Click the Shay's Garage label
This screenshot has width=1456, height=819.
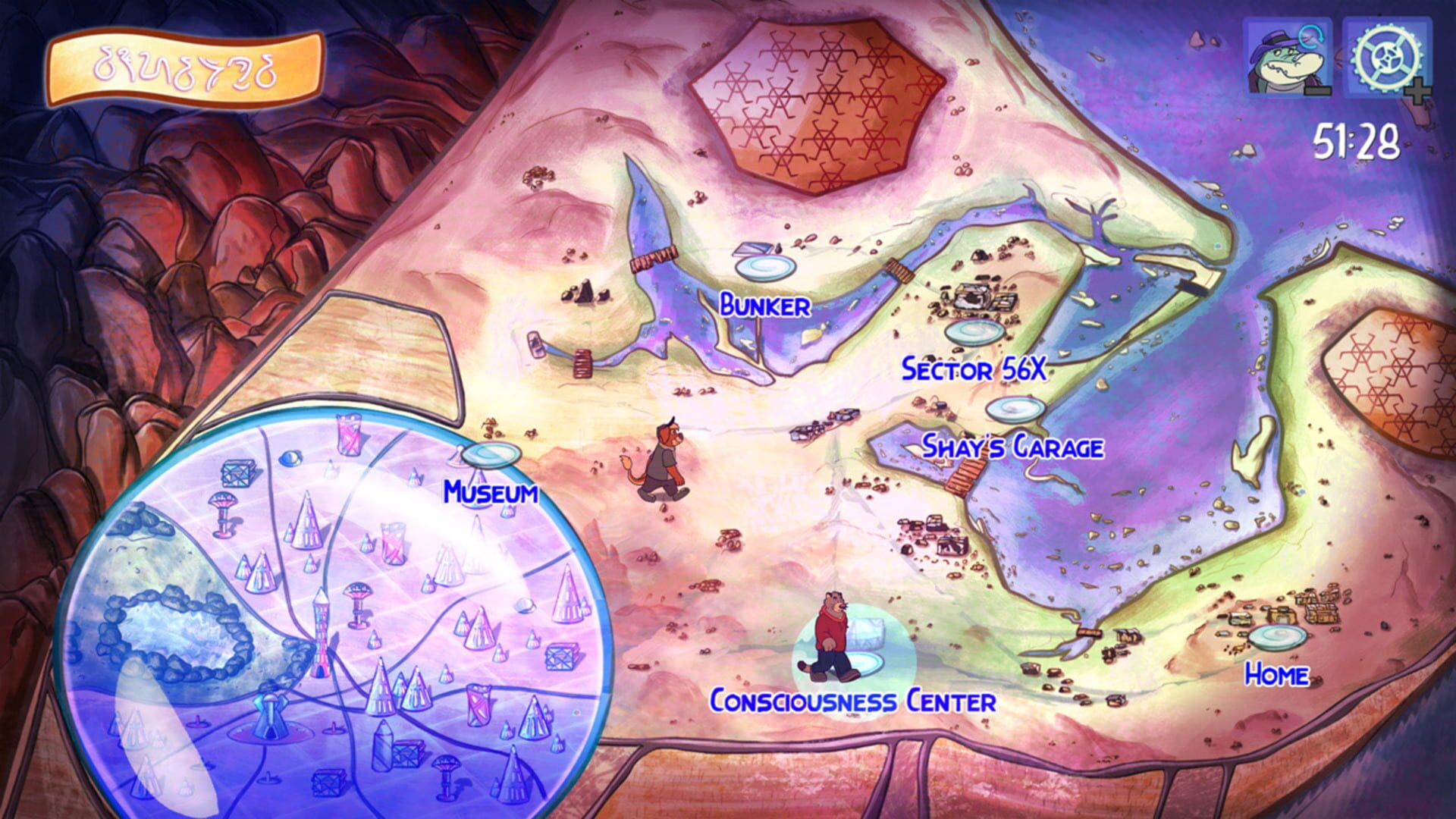[1014, 447]
